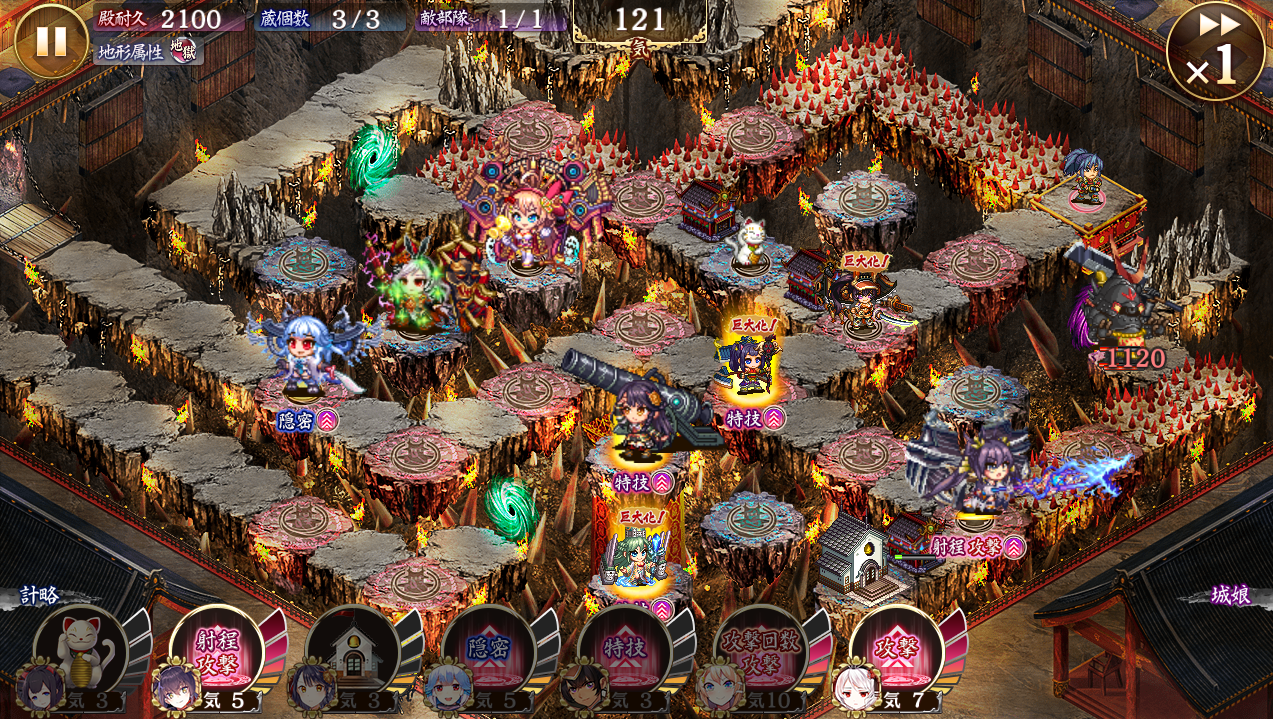Switch to the 城娘 panel
Viewport: 1273px width, 719px height.
click(x=1228, y=596)
